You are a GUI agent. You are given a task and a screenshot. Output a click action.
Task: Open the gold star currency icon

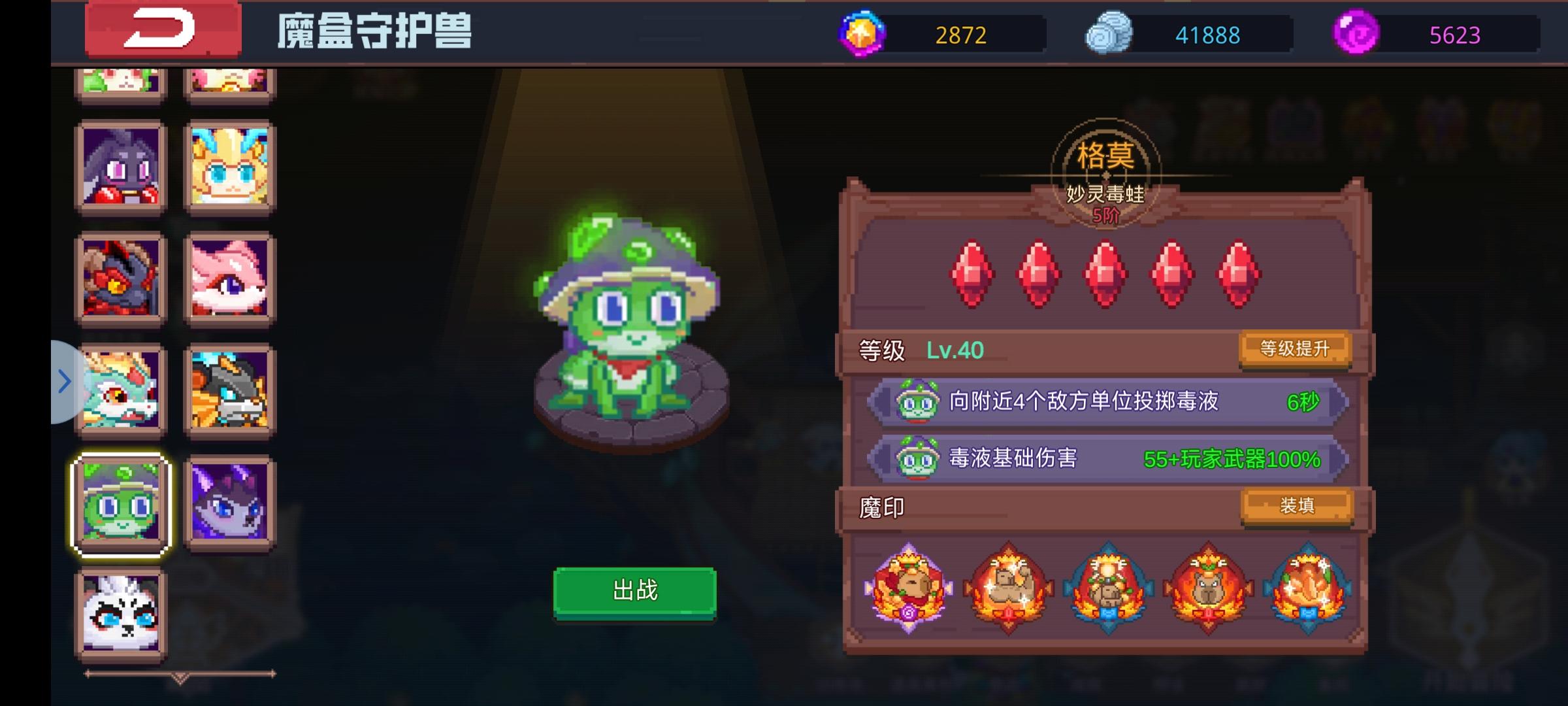click(862, 34)
